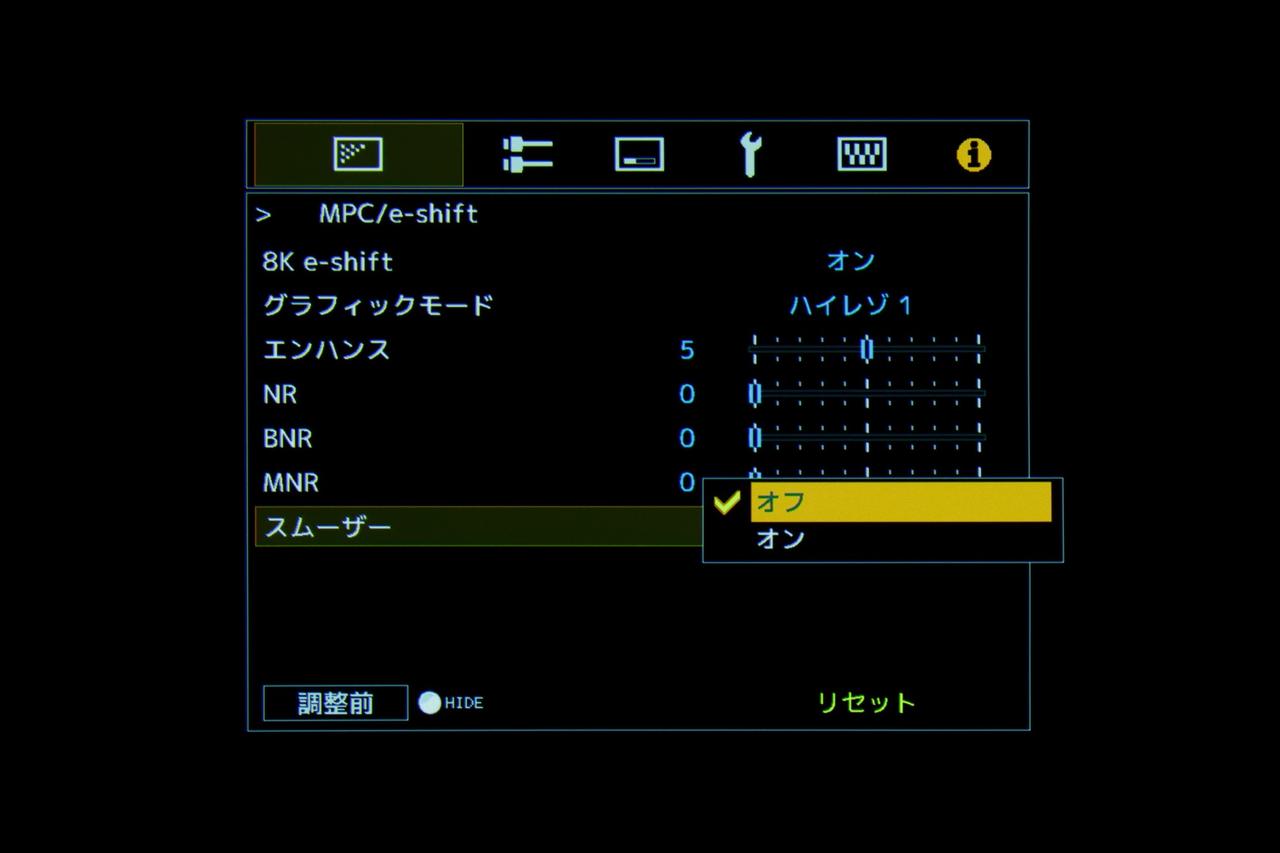Select the function settings keyboard icon
Screen dimensions: 1280x853
pos(860,153)
